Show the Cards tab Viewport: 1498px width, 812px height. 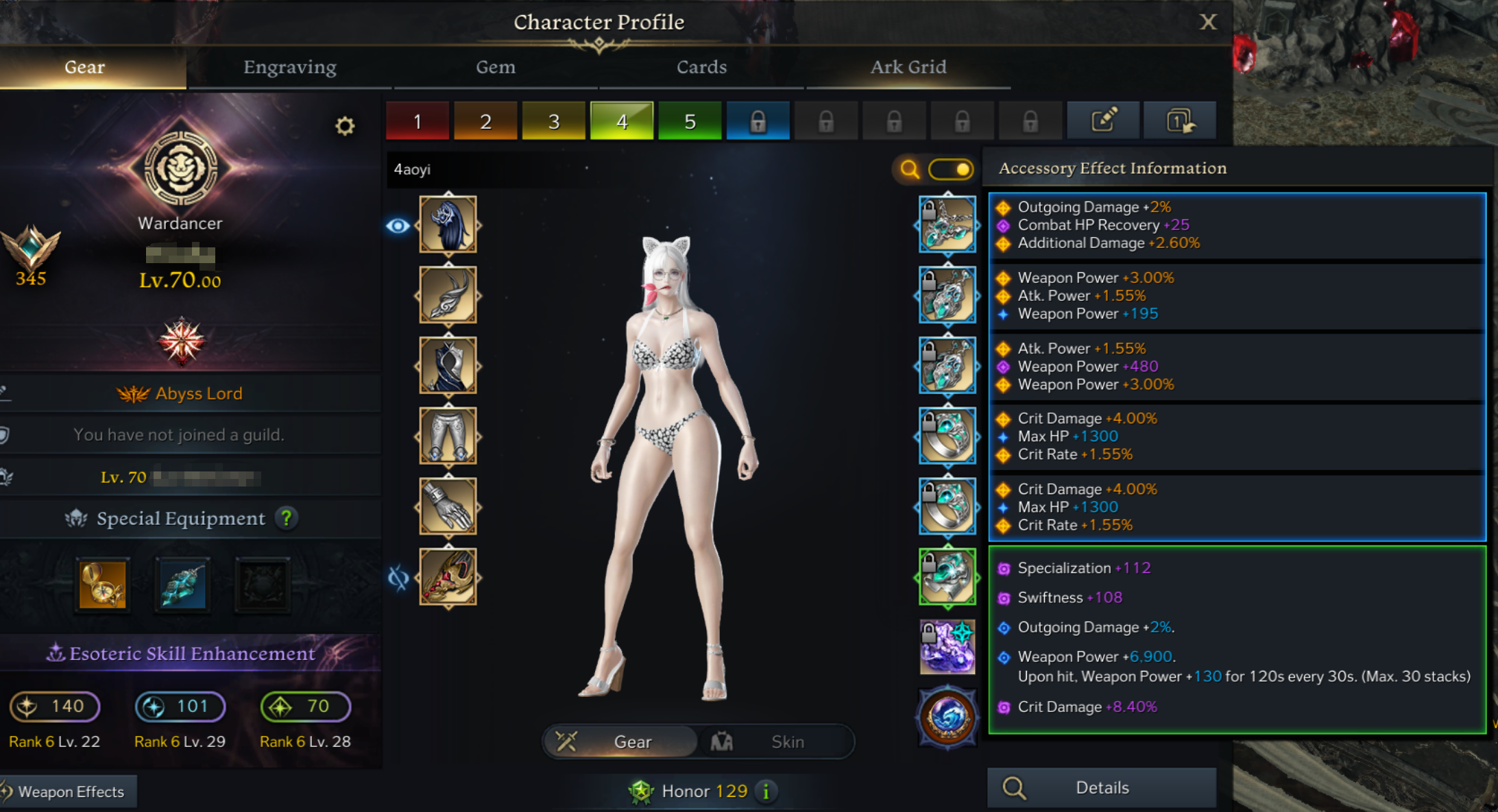701,67
